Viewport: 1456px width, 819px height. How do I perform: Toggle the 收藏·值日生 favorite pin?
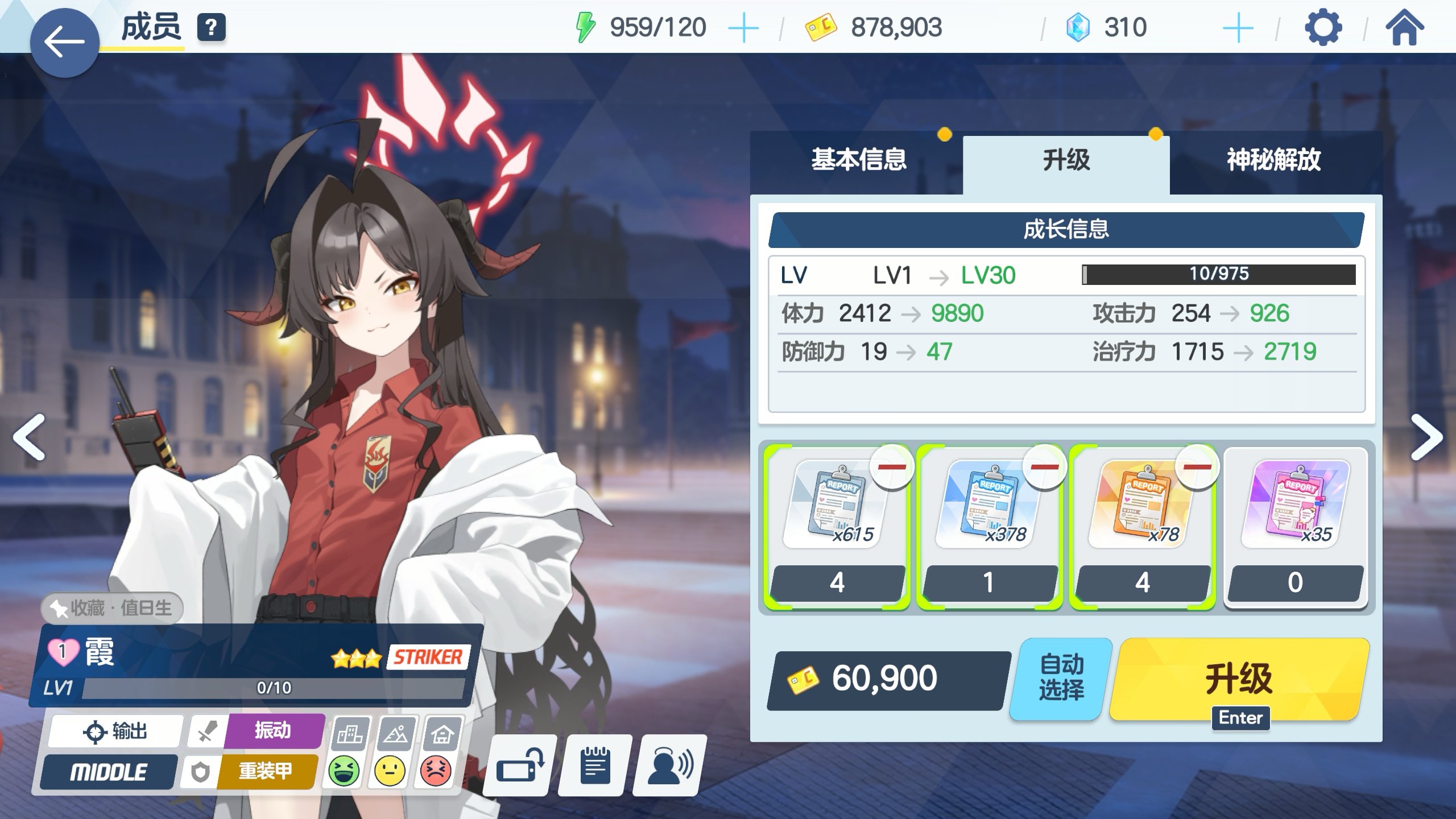coord(113,608)
